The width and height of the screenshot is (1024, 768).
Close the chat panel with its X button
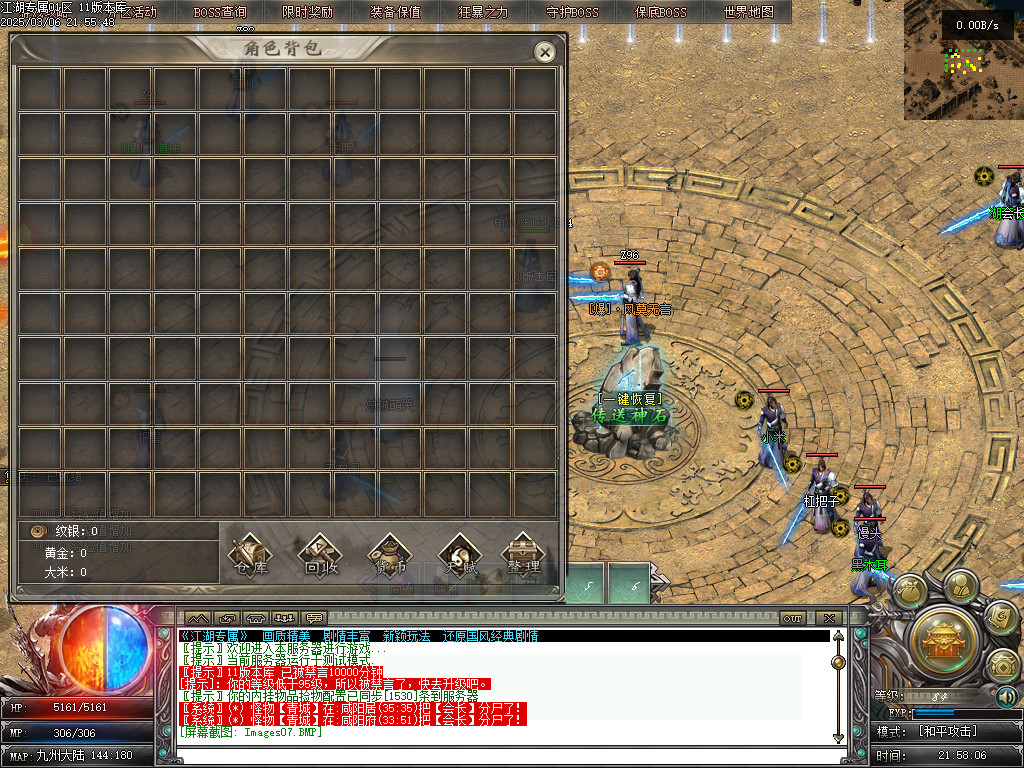(828, 618)
